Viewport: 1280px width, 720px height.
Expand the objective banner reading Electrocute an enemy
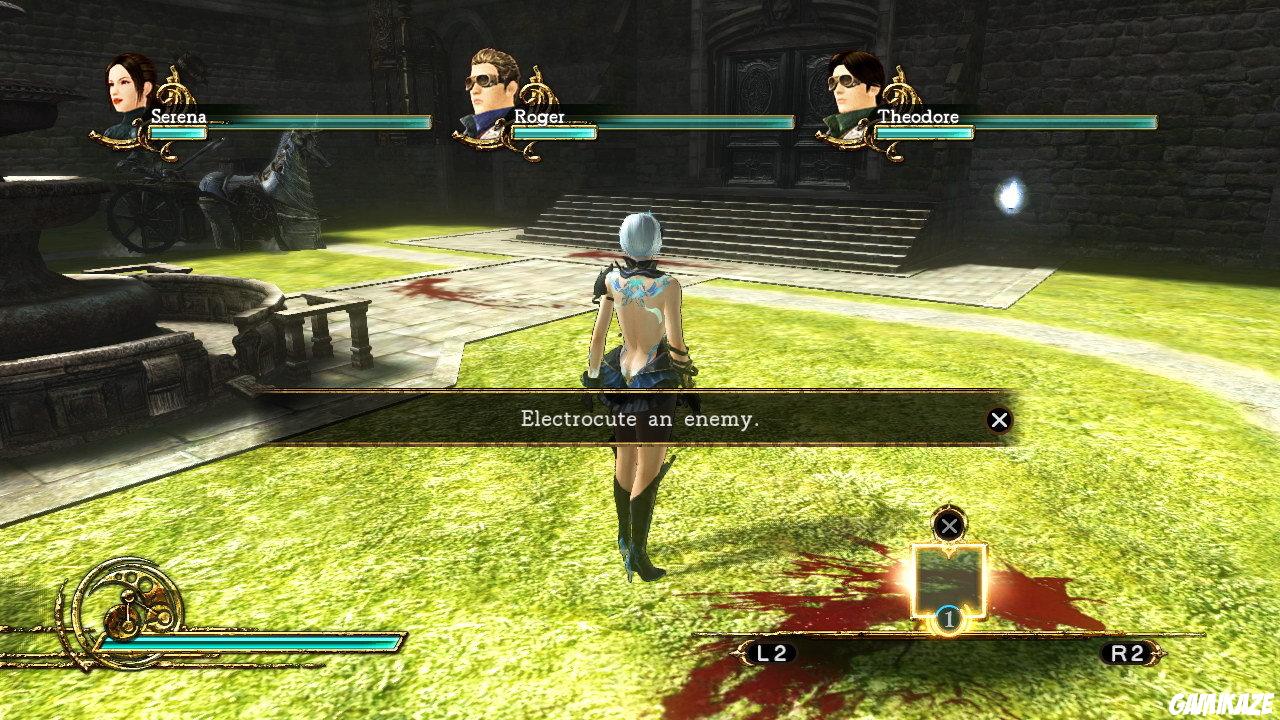[x=640, y=420]
